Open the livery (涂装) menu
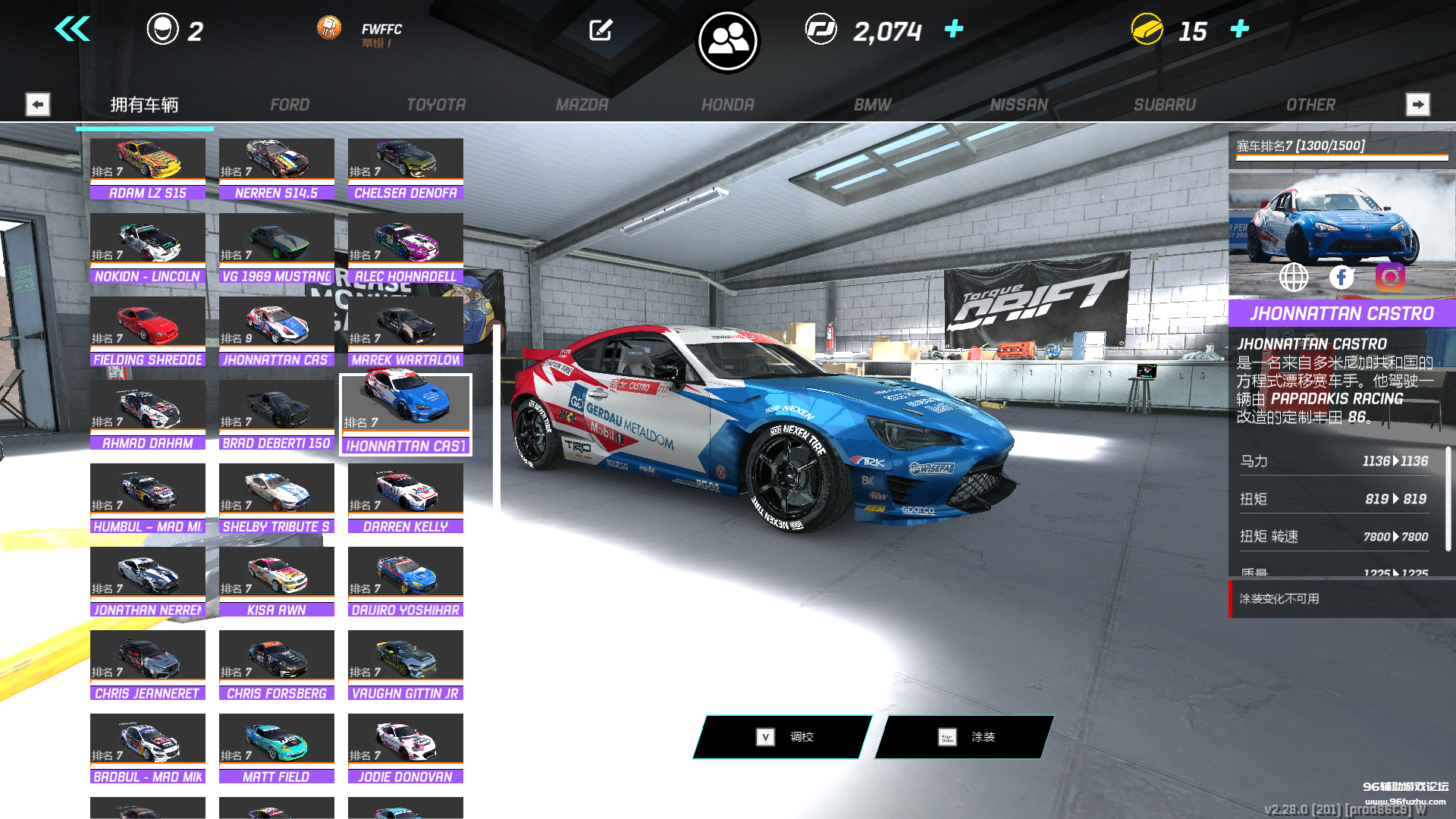 coord(965,736)
